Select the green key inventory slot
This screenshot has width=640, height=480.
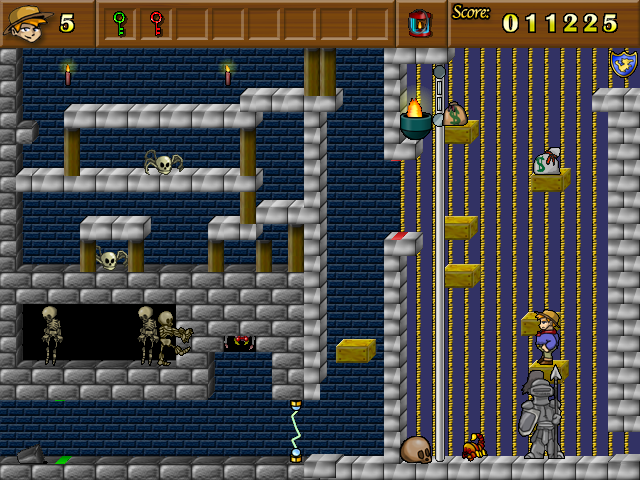pyautogui.click(x=121, y=23)
